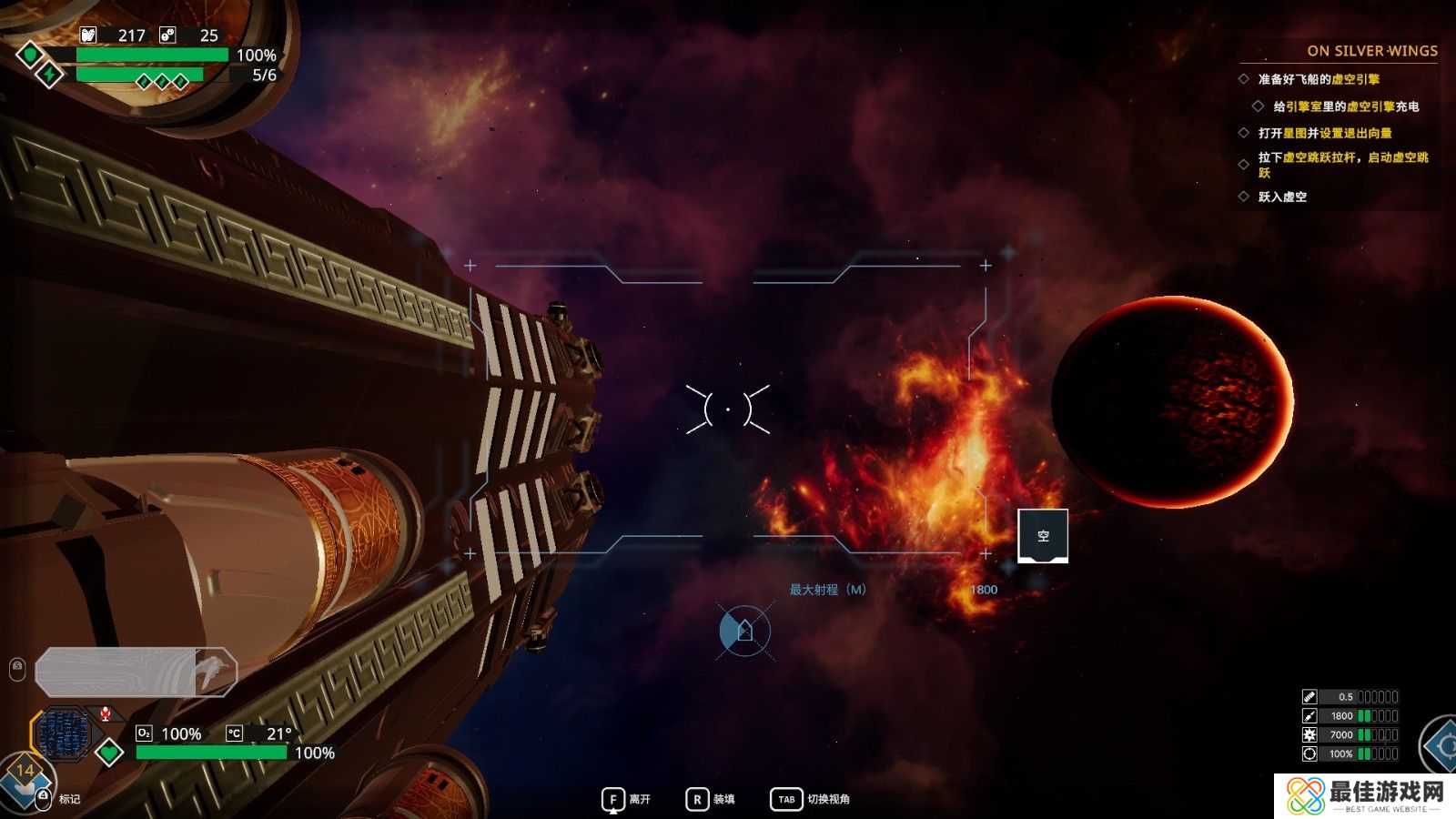Screen dimensions: 1456x819
Task: Select the 跃入虚空 objective
Action: coord(1282,197)
